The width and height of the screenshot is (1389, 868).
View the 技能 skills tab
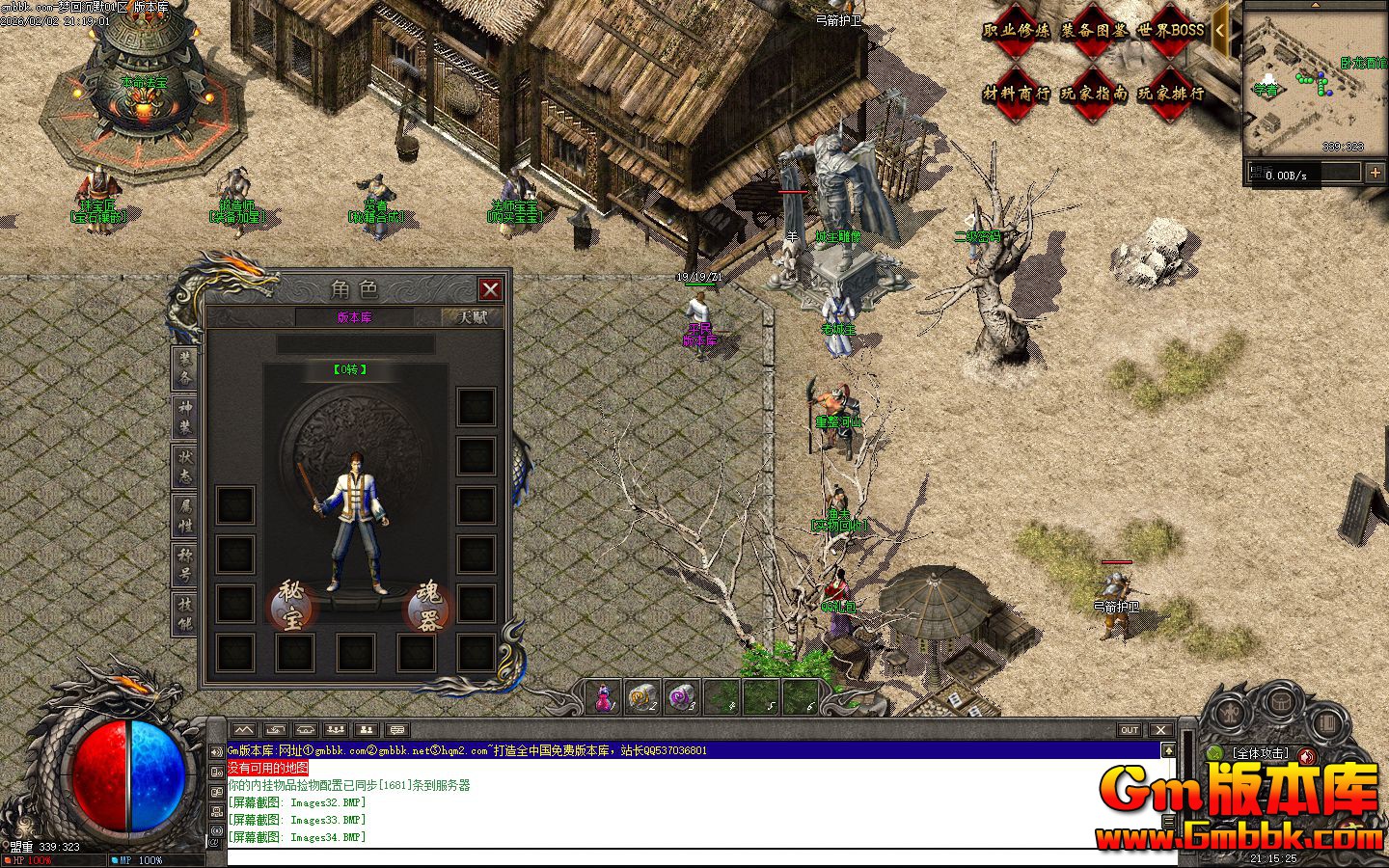tap(184, 614)
